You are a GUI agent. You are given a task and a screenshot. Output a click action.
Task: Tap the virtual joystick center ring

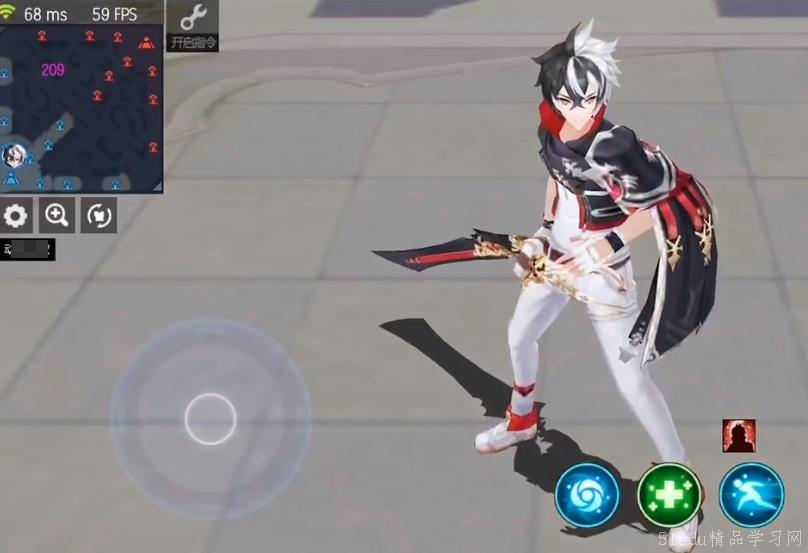pyautogui.click(x=210, y=419)
